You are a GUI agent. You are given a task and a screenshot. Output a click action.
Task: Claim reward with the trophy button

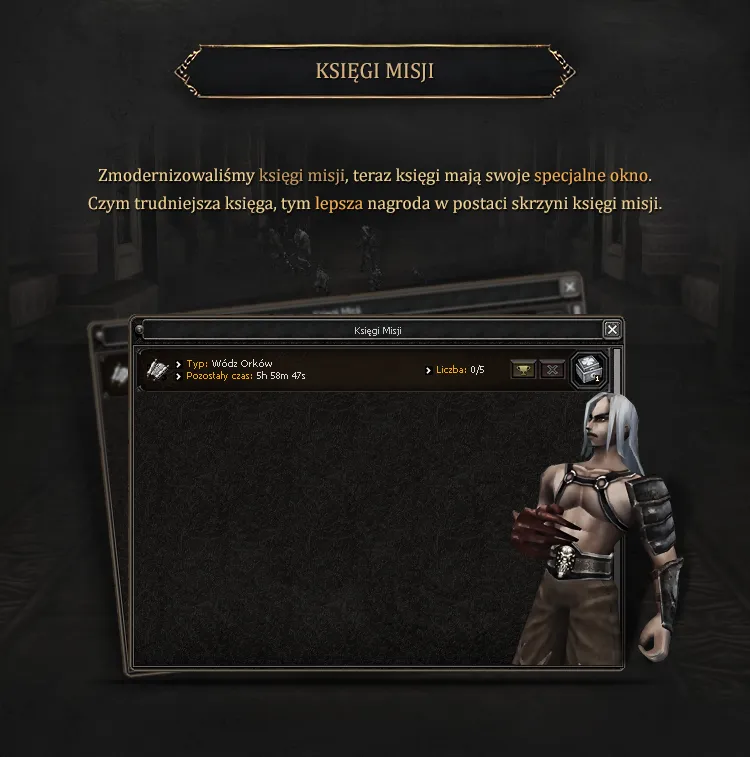(523, 370)
